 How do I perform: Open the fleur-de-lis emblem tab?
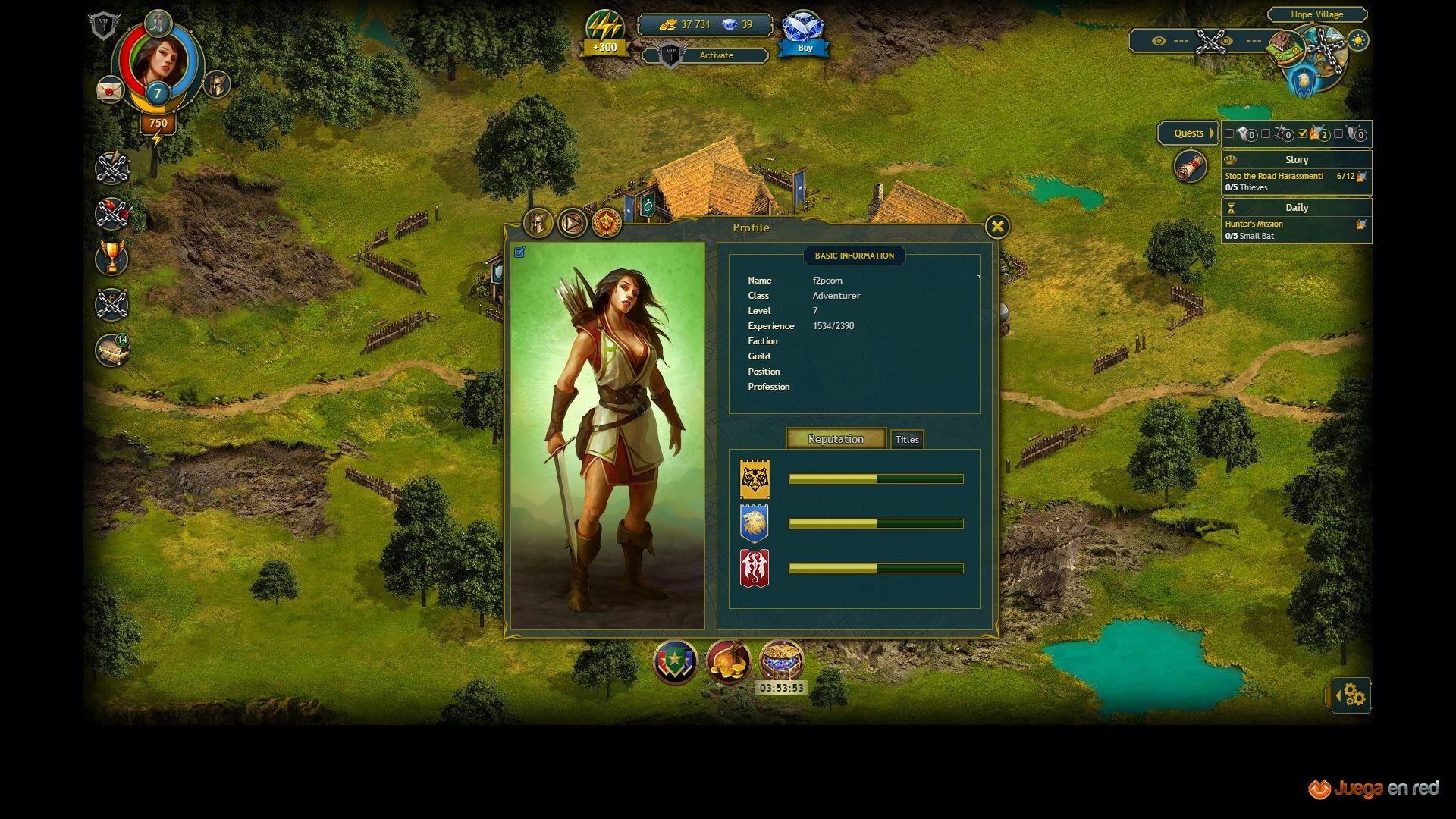(x=607, y=224)
